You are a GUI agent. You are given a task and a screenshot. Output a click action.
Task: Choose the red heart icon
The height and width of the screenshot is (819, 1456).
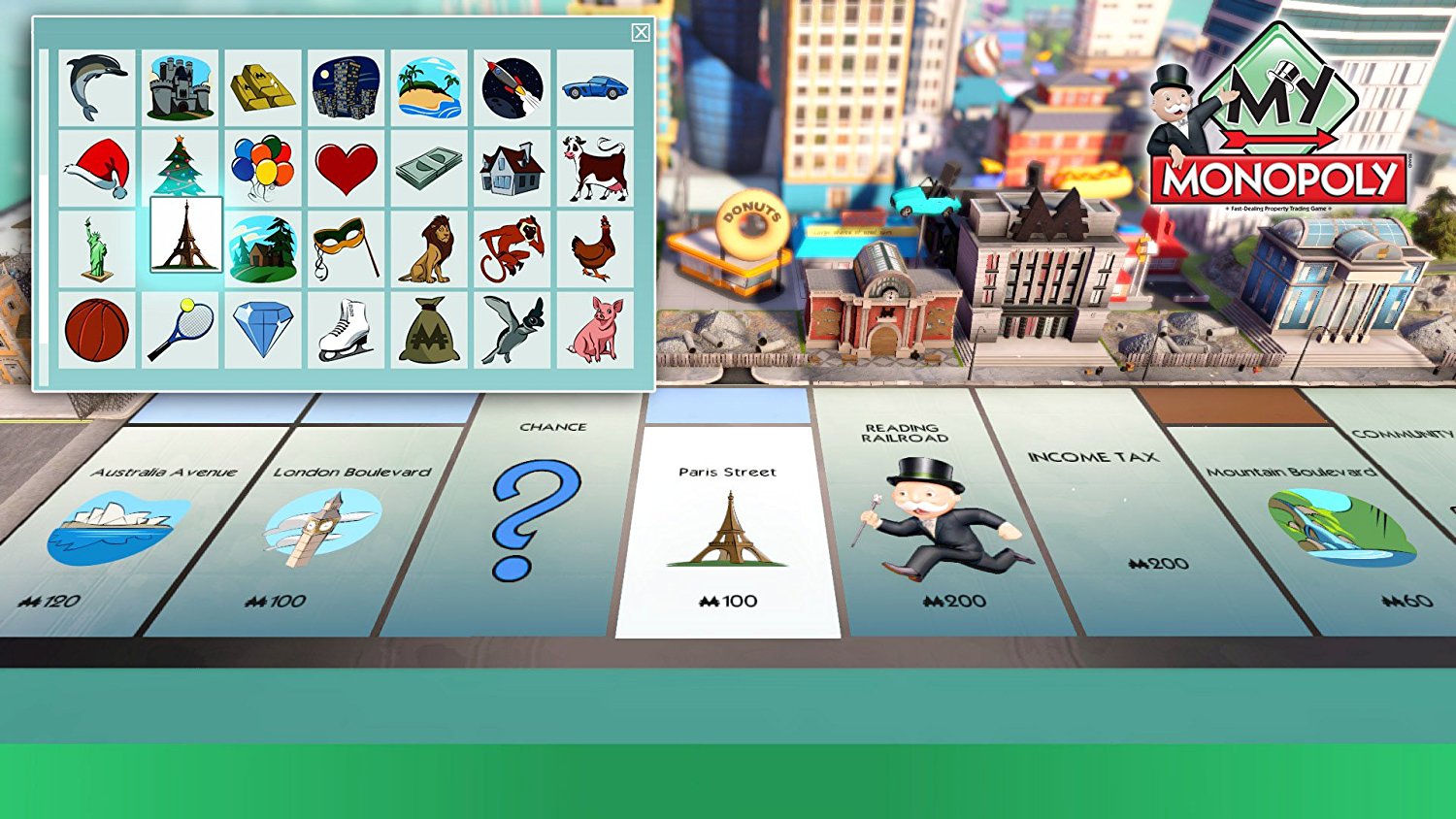pyautogui.click(x=346, y=165)
